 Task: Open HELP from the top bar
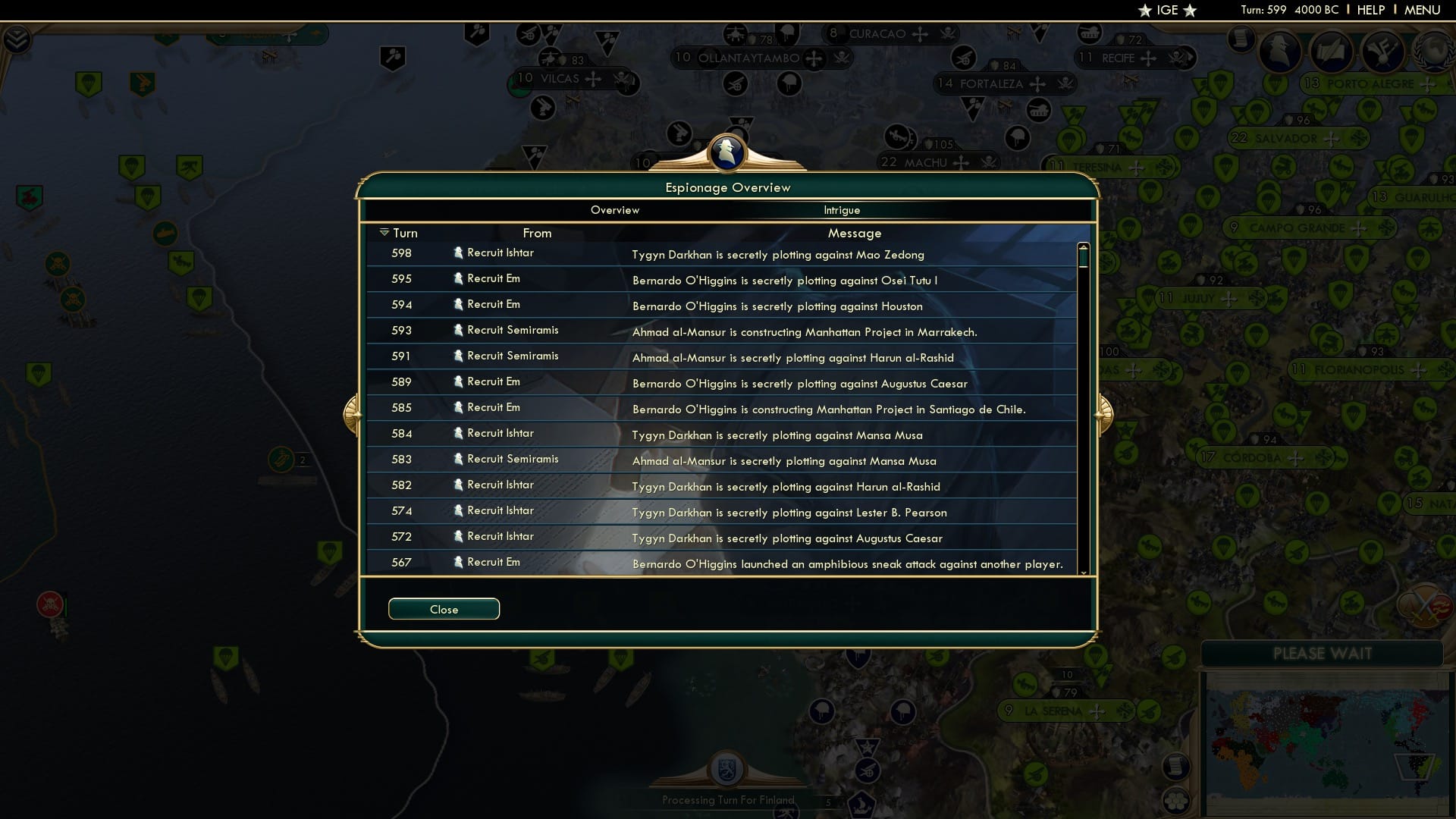pyautogui.click(x=1370, y=10)
